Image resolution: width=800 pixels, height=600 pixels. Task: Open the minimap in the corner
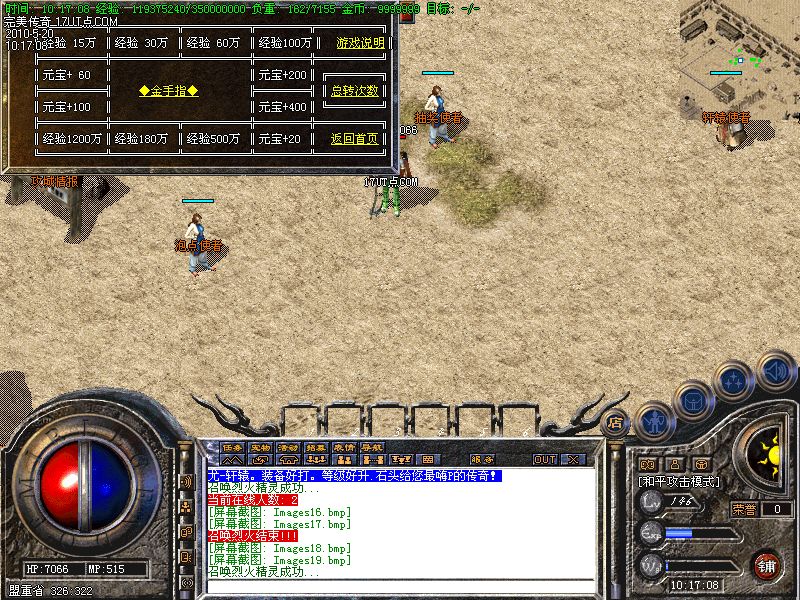742,60
